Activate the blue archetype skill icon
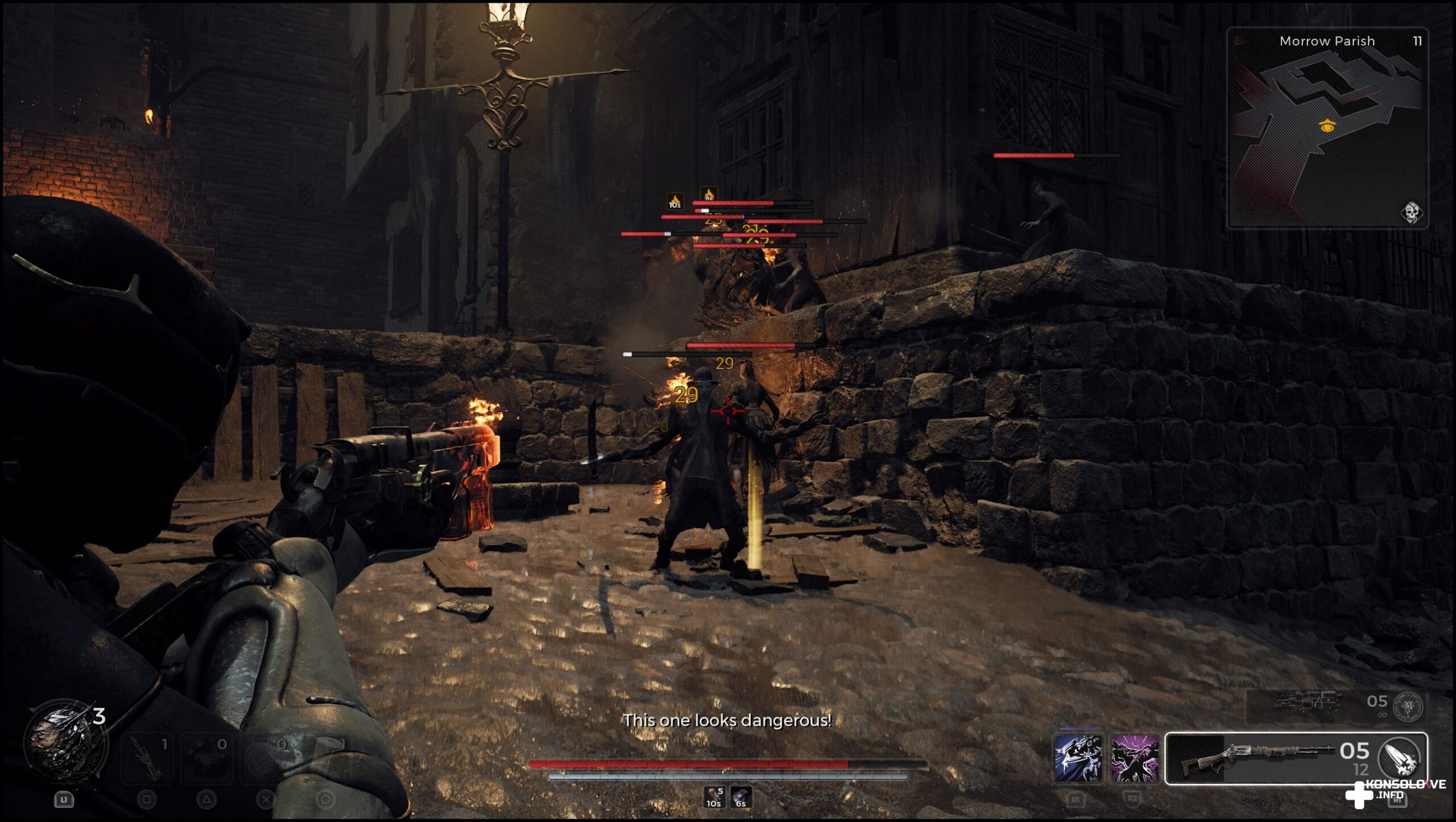This screenshot has height=822, width=1456. (1077, 758)
